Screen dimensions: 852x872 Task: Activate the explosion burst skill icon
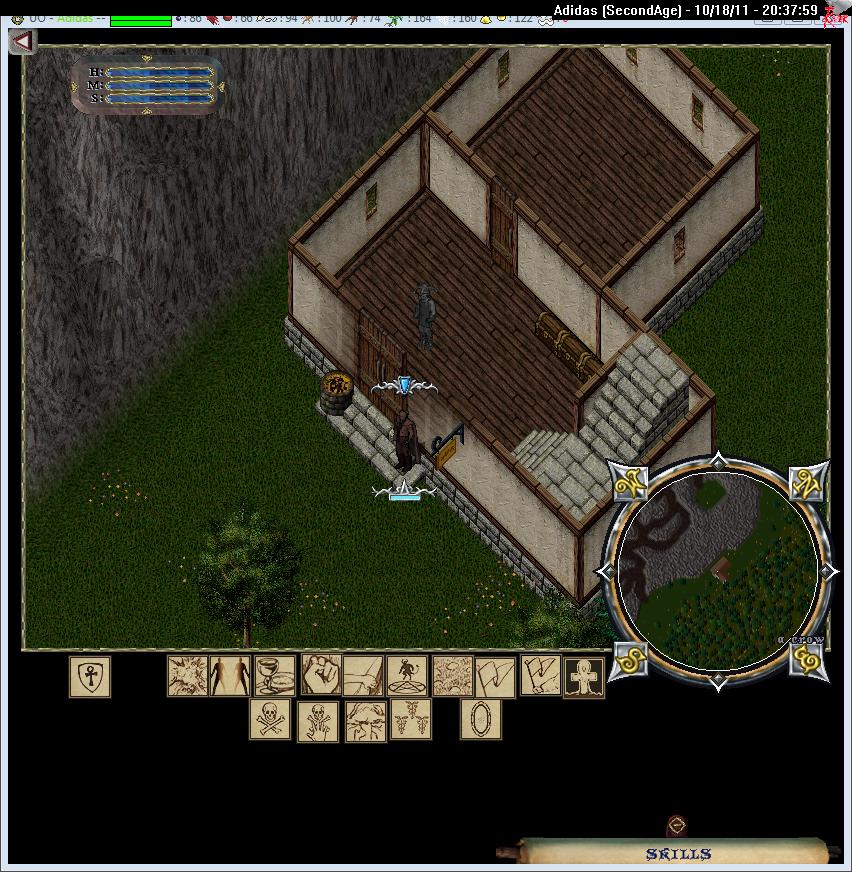pos(187,676)
